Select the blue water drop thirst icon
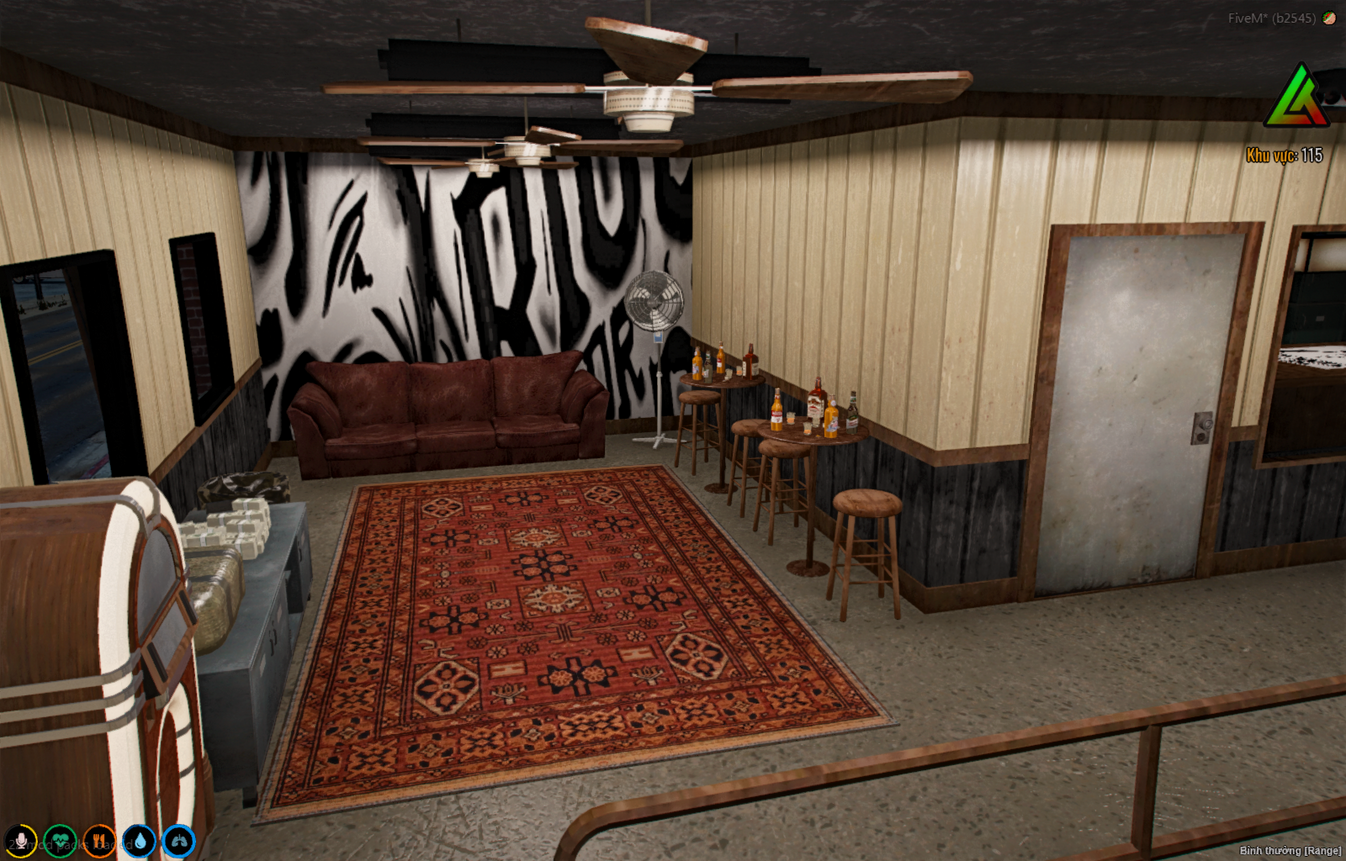 pos(138,840)
